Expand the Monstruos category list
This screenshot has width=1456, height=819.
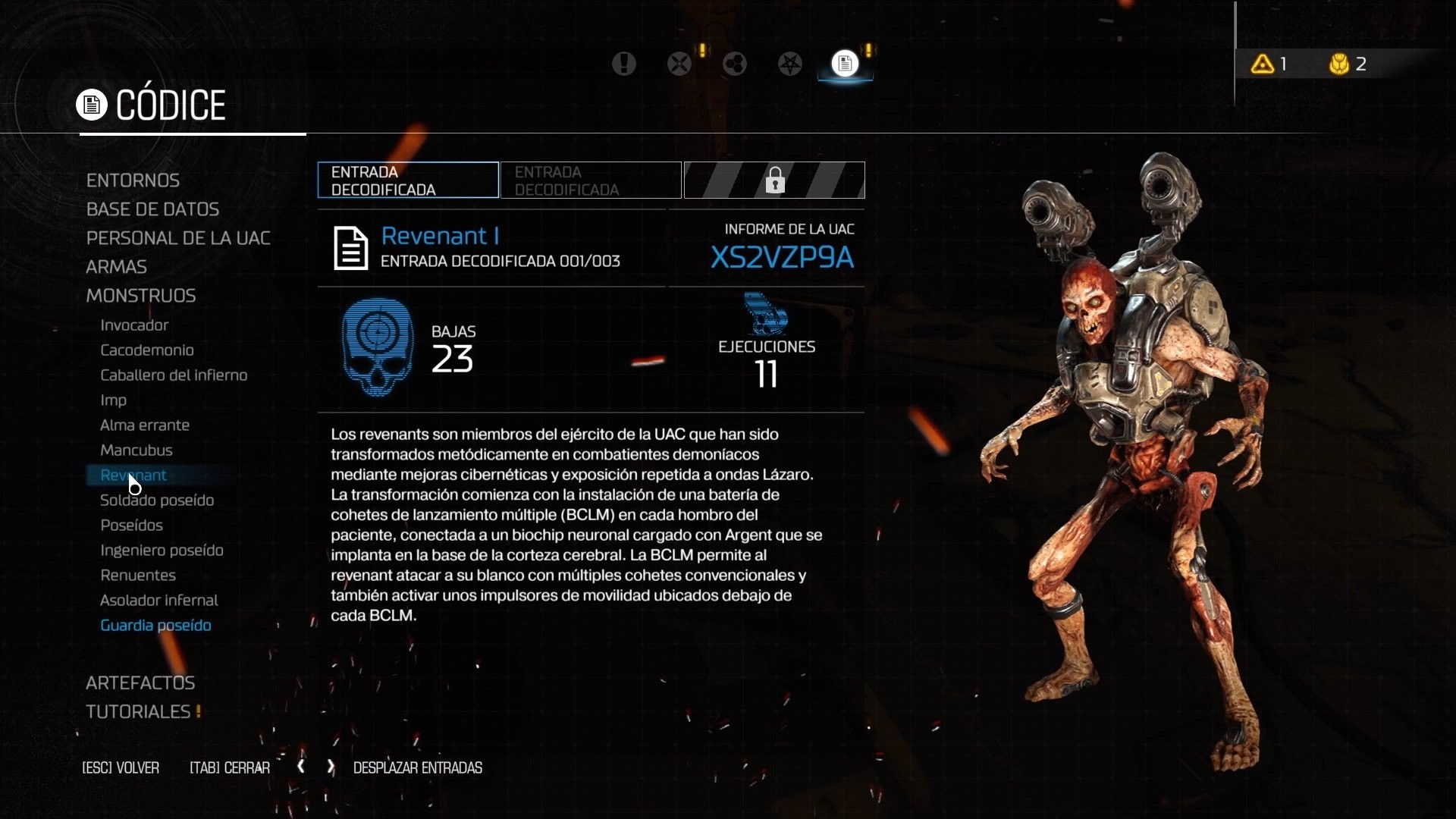point(141,296)
